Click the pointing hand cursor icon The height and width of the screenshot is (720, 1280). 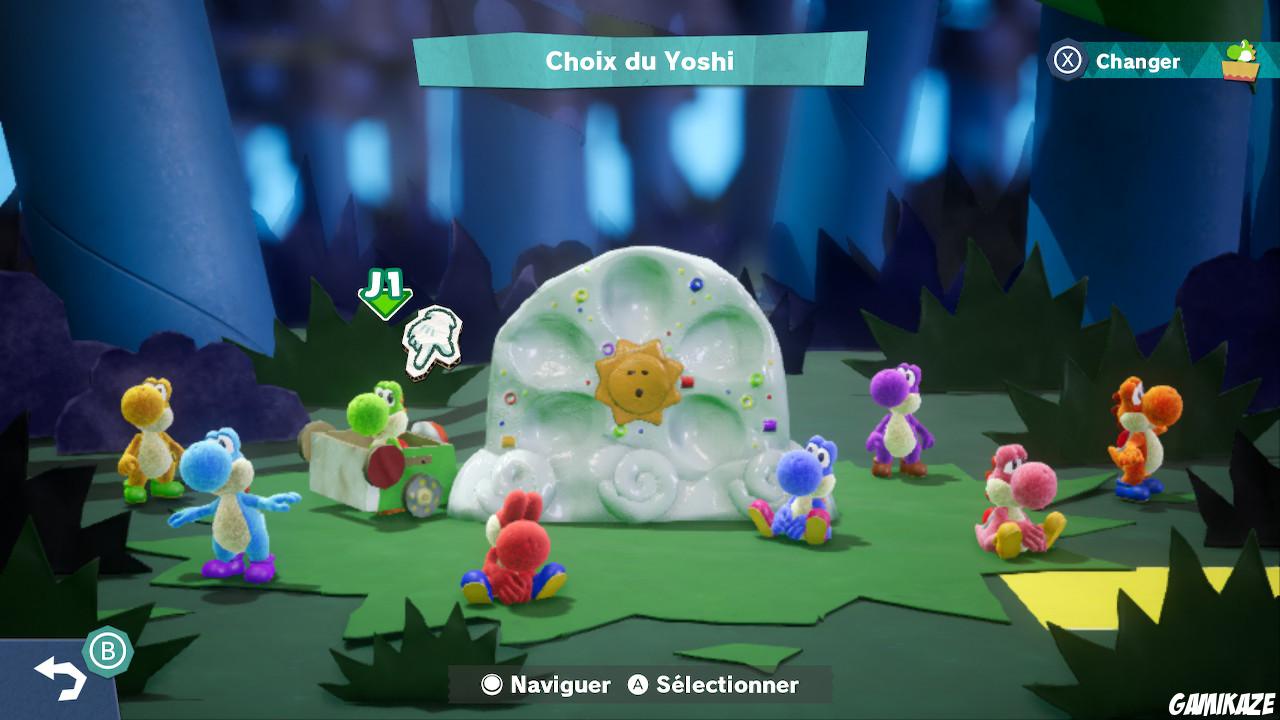(x=430, y=340)
